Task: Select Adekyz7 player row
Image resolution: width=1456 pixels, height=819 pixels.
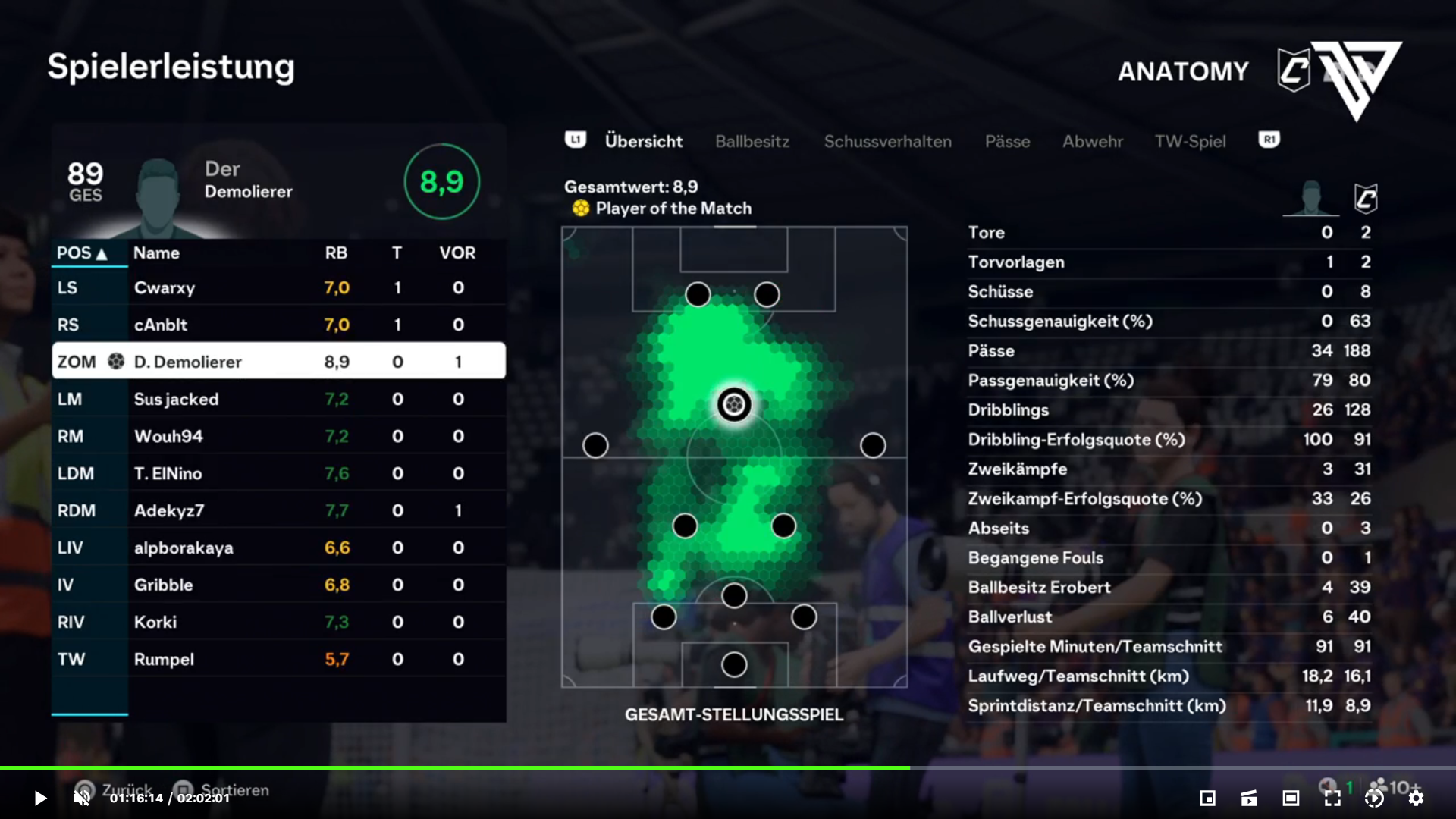Action: pyautogui.click(x=278, y=511)
